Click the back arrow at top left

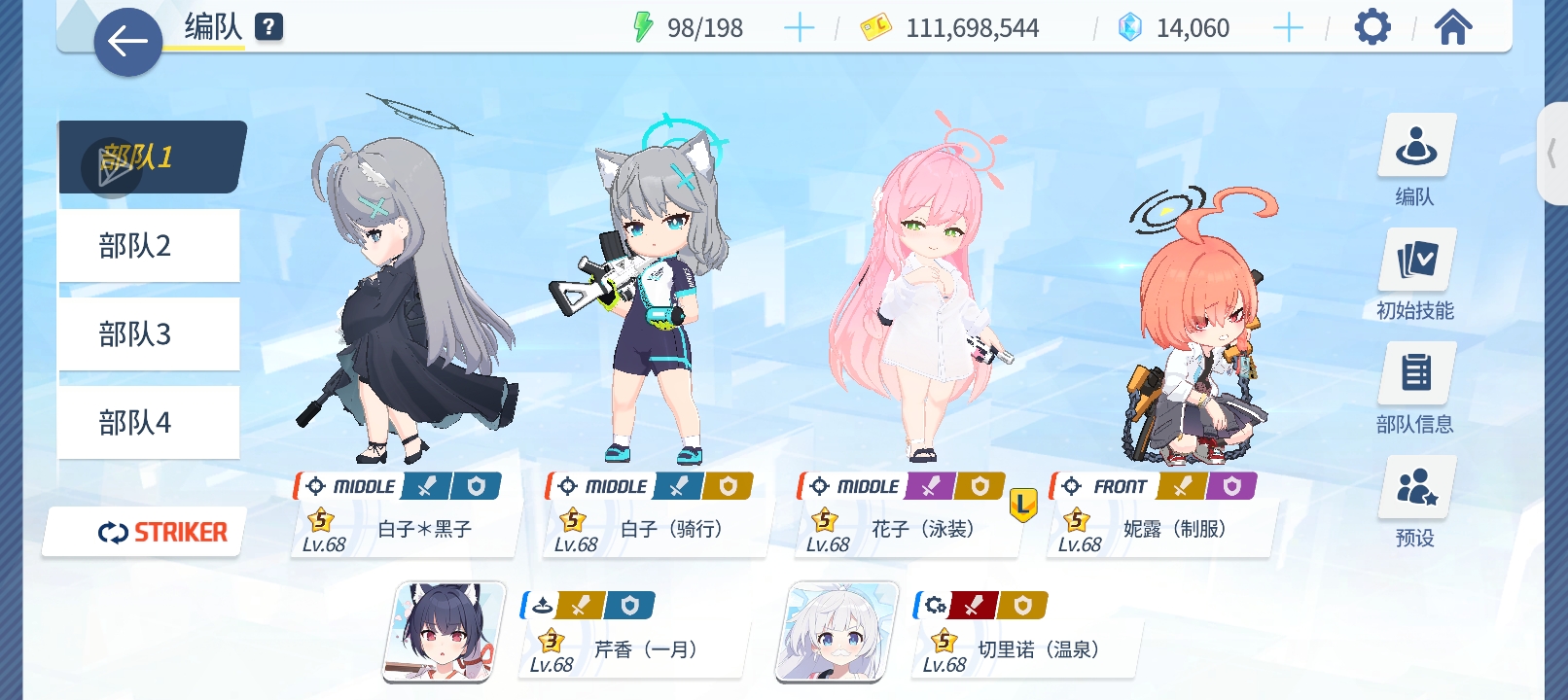(126, 43)
